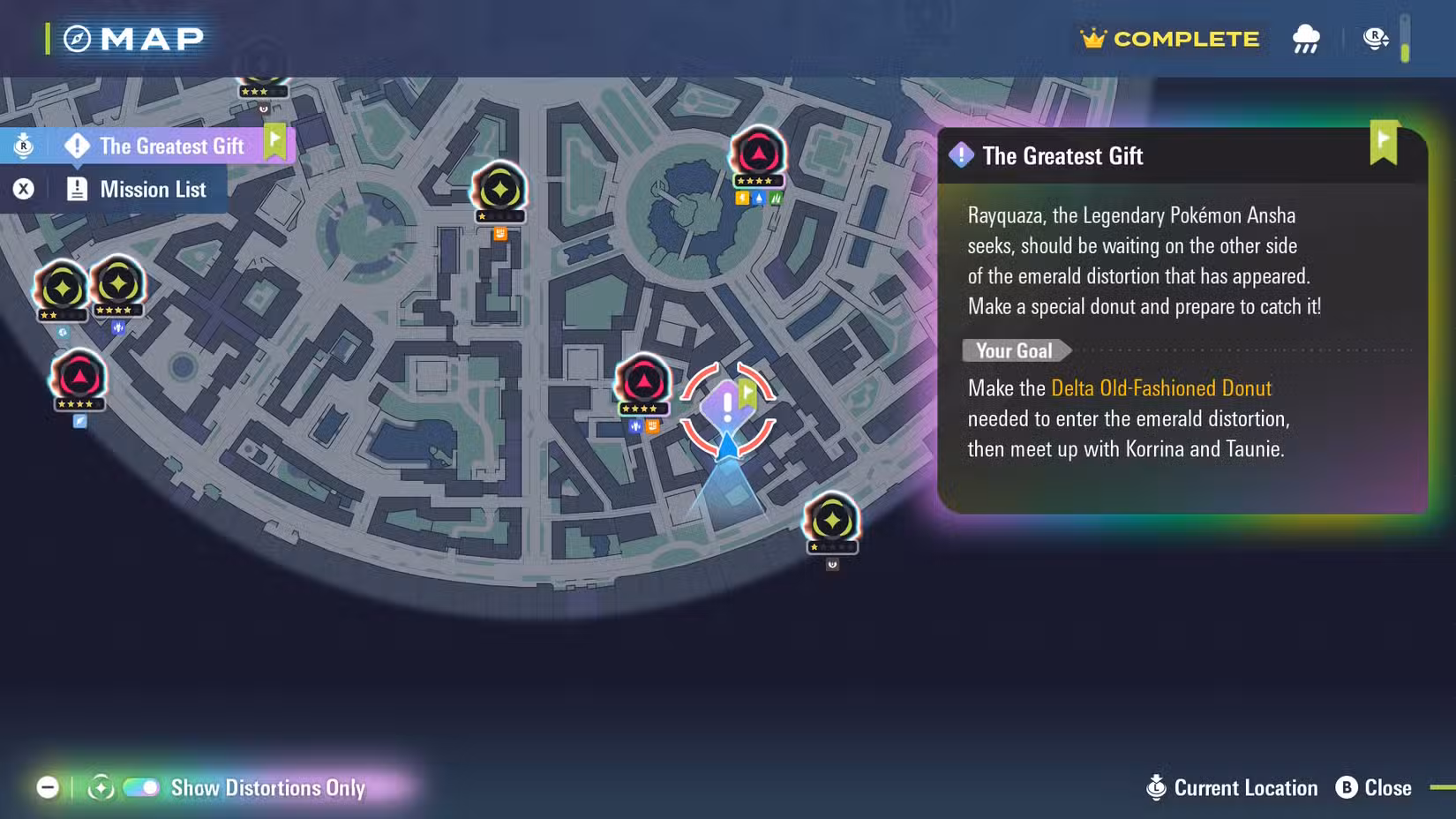Click the green flag in mission details panel

tap(1384, 142)
